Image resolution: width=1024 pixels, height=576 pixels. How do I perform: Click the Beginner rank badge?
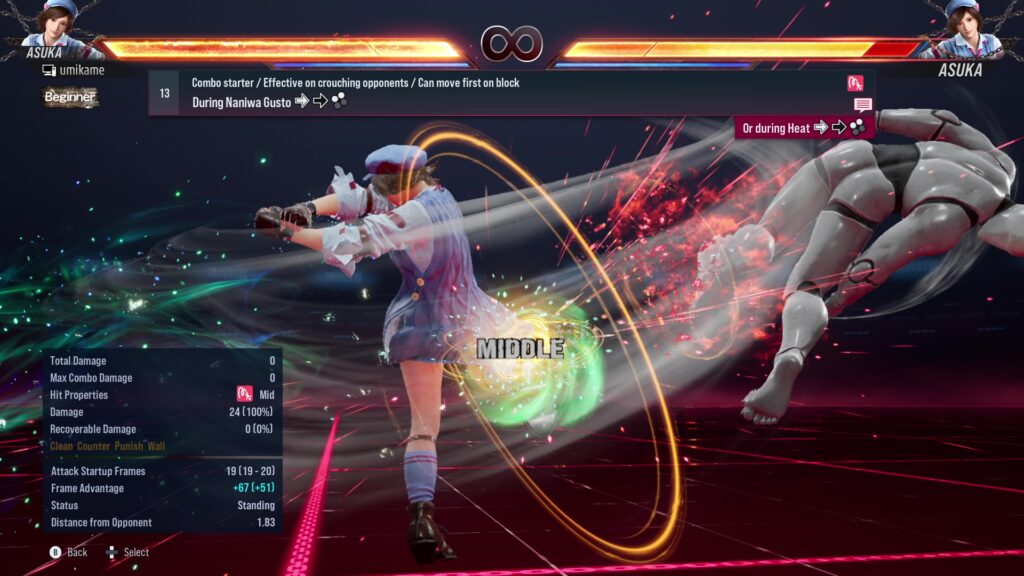coord(70,97)
